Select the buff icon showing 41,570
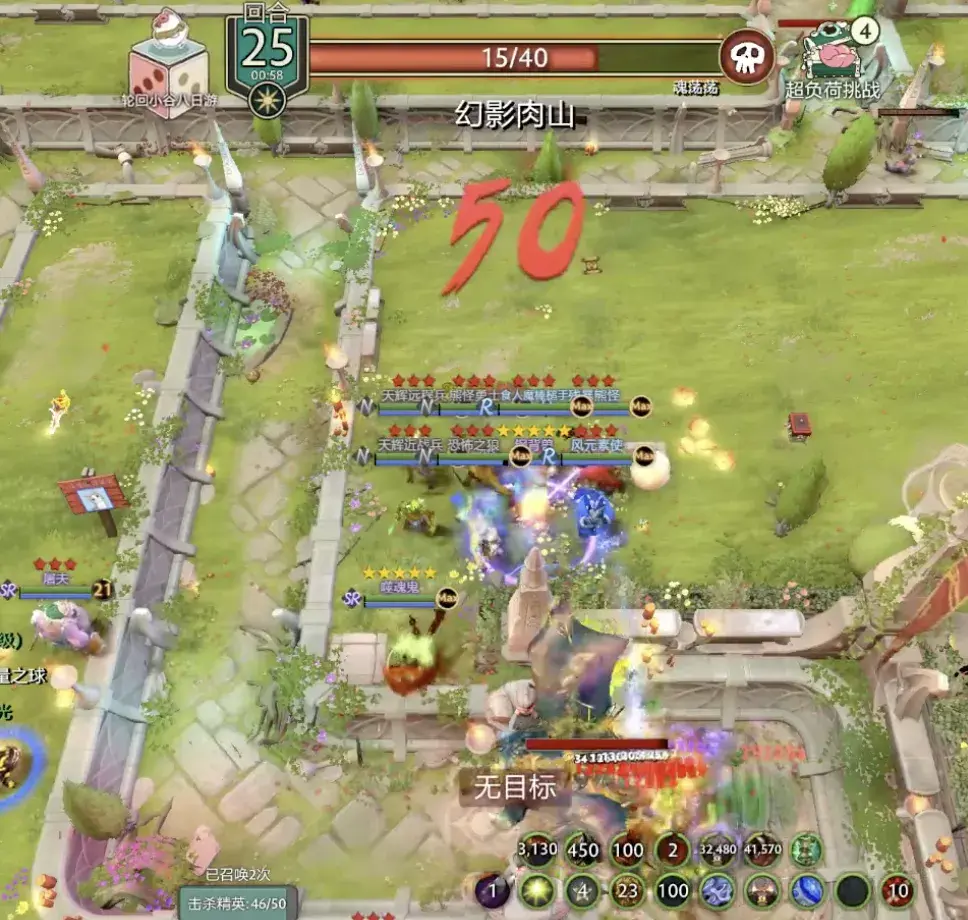The image size is (968, 920). pos(762,851)
